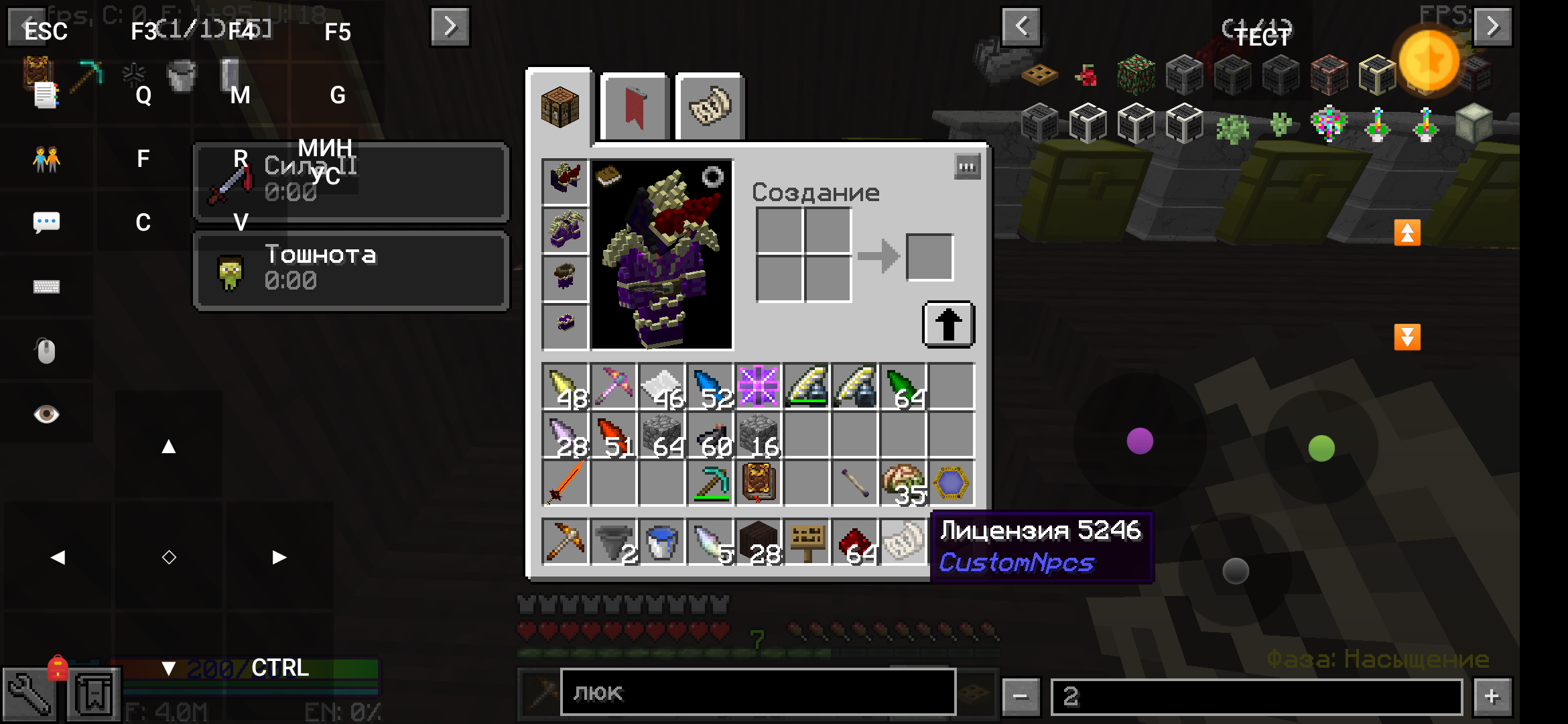Open the map scroll tab
This screenshot has width=1568, height=724.
click(x=710, y=107)
